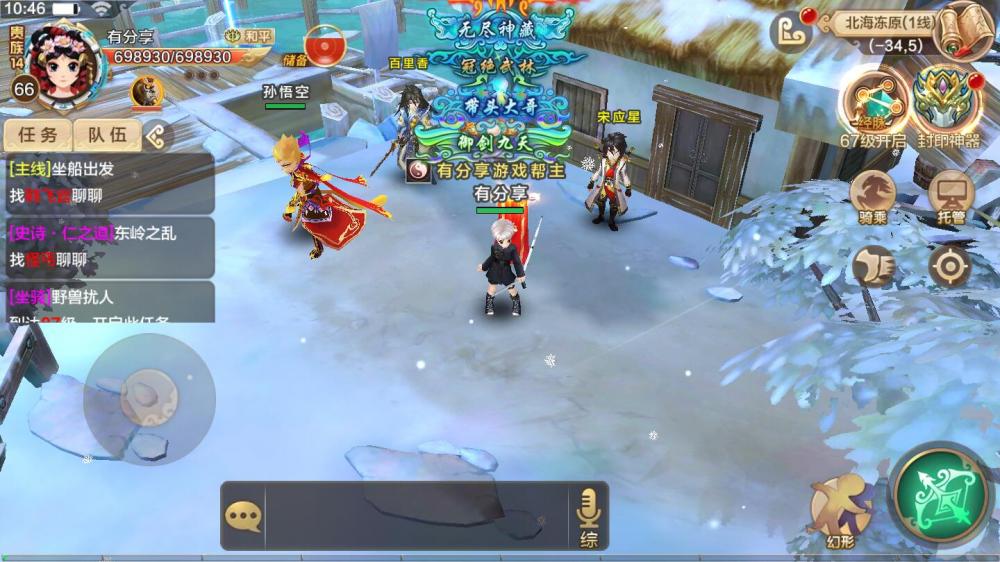Activate the 骑乘 mount button
This screenshot has width=1000, height=562.
pyautogui.click(x=873, y=195)
